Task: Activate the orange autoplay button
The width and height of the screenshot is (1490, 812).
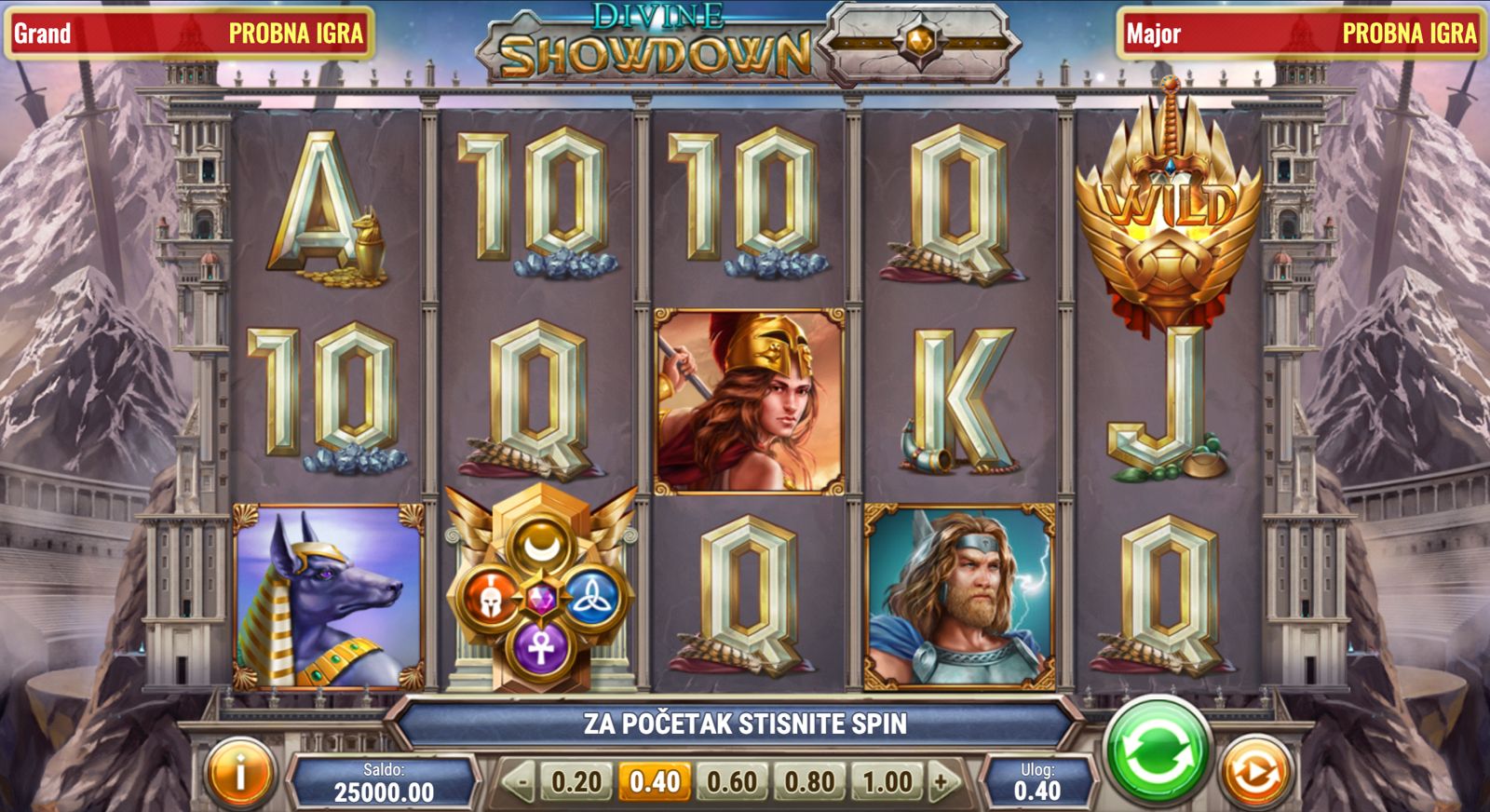Action: tap(1254, 772)
